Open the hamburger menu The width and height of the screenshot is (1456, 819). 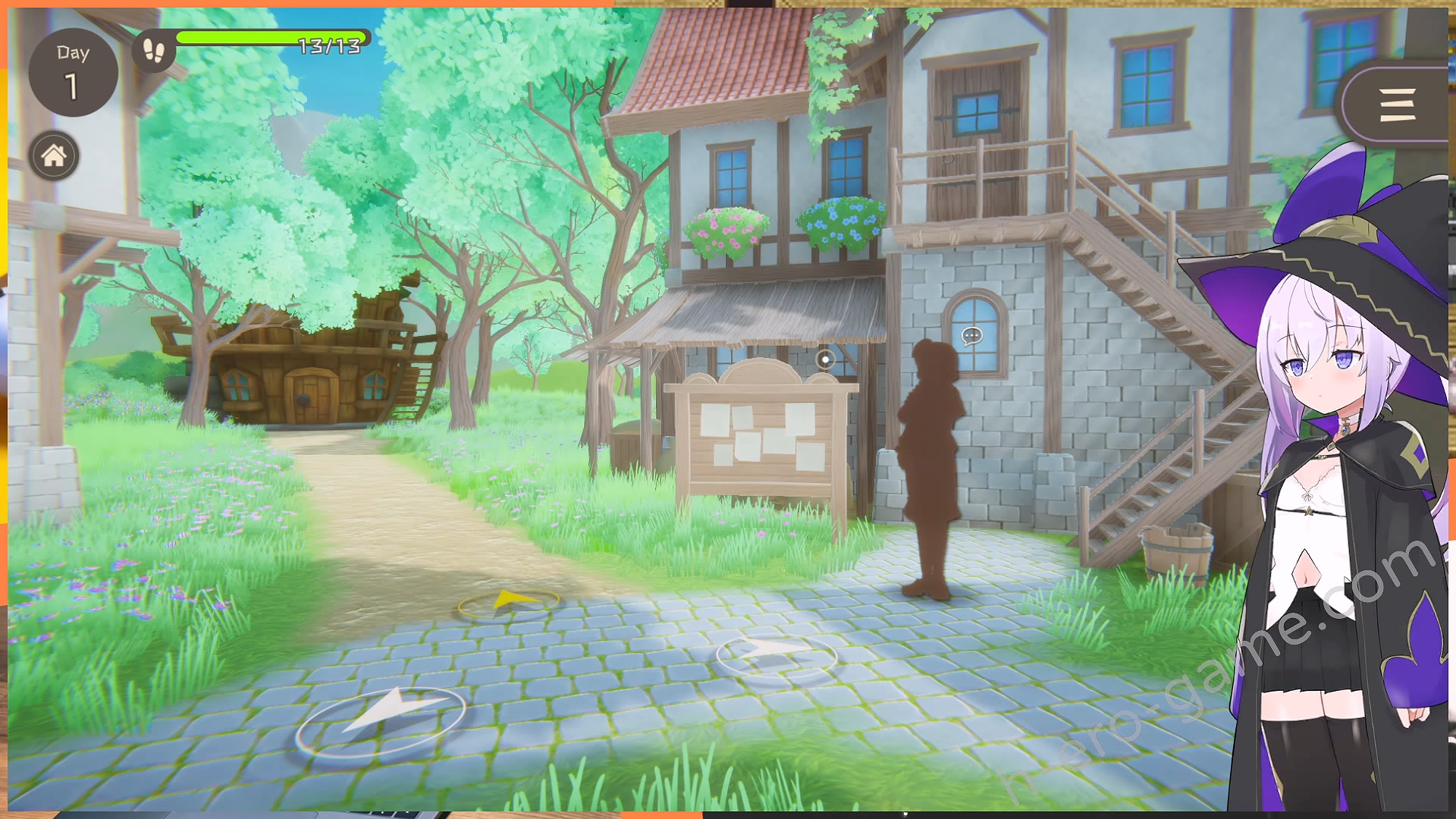point(1397,105)
